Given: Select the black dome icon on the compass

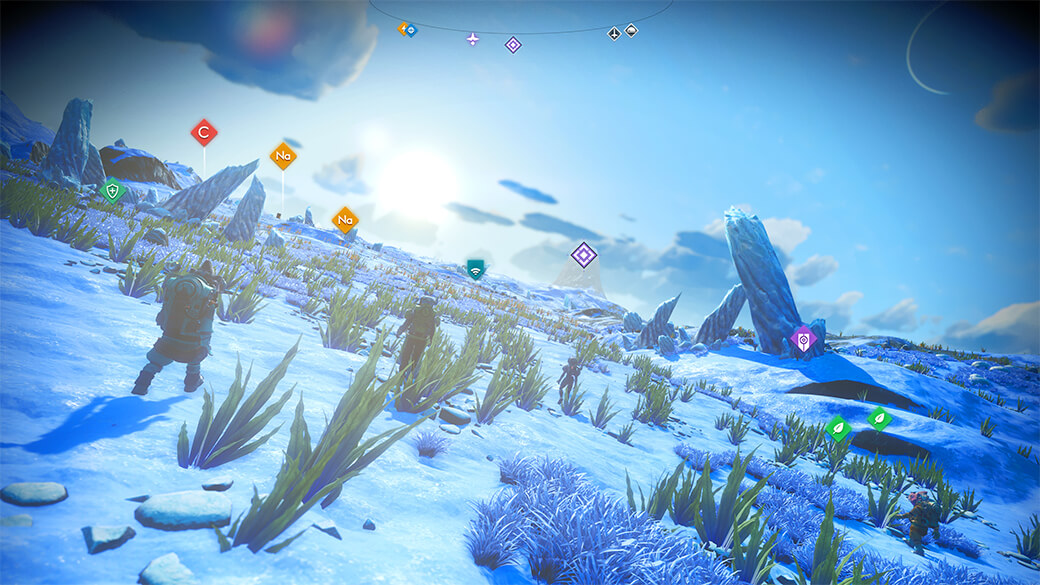Looking at the screenshot, I should [631, 30].
